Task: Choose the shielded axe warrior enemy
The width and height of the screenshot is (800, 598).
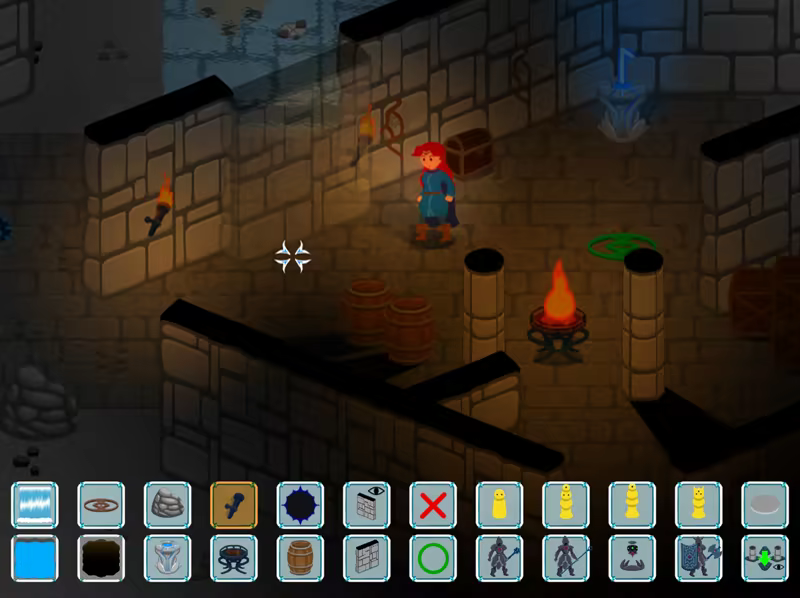Action: (x=697, y=558)
